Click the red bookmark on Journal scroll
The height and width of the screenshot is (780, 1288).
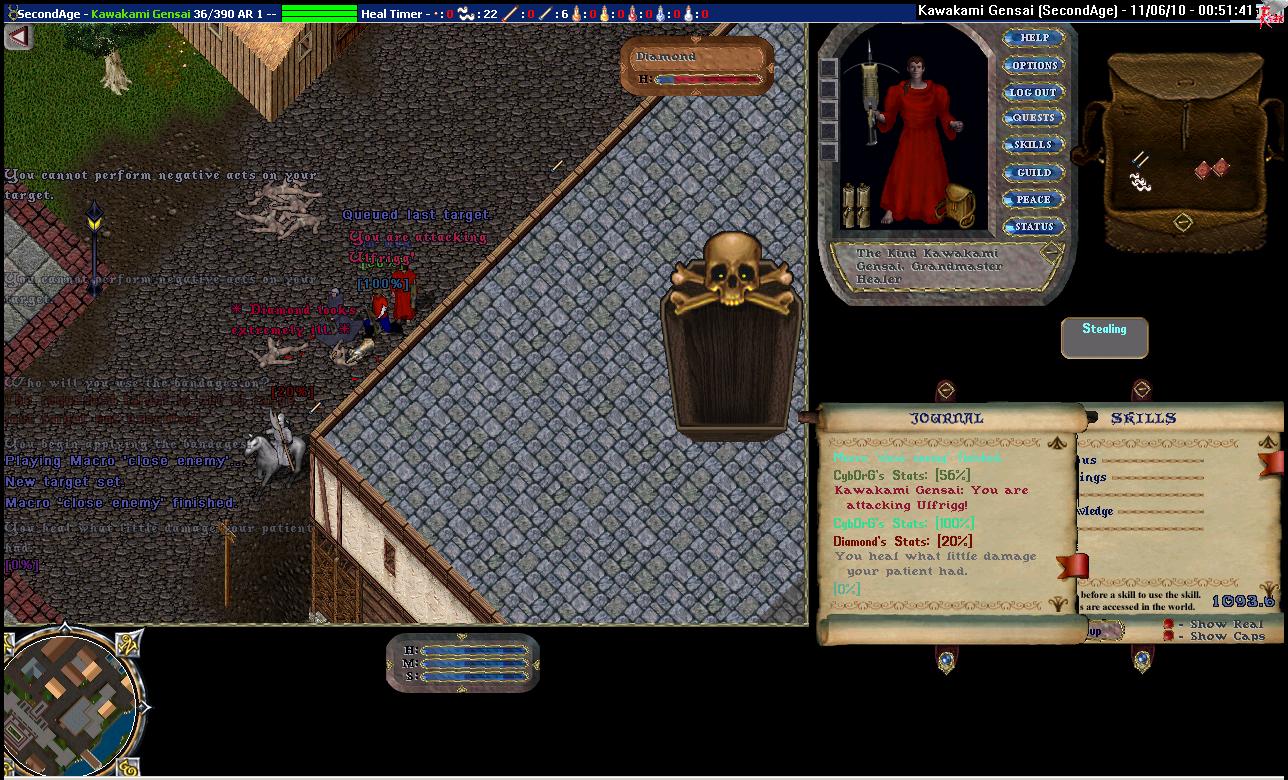coord(1071,566)
